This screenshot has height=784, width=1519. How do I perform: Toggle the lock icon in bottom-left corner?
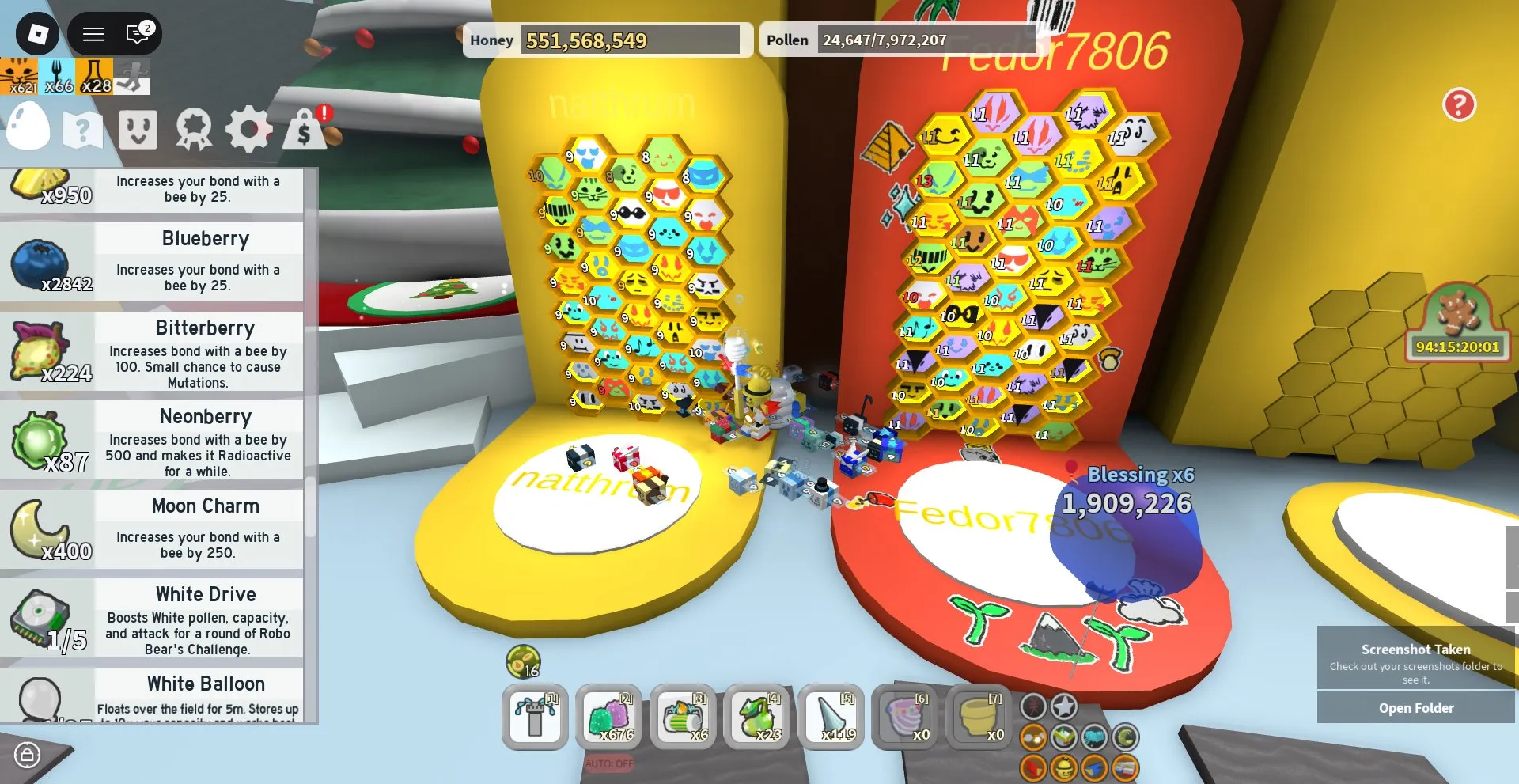(28, 756)
